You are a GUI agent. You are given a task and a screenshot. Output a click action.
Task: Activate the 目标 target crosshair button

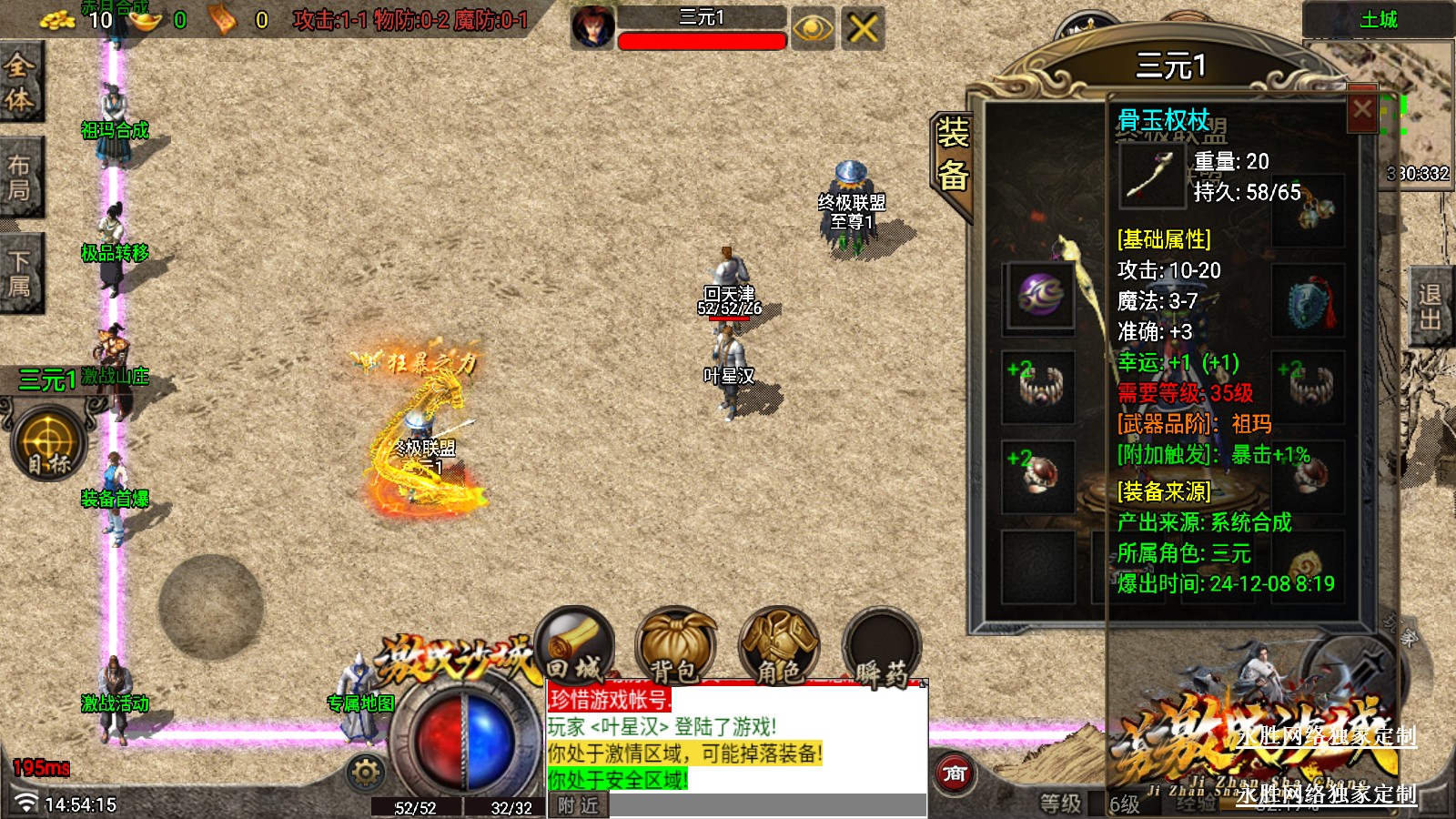49,444
